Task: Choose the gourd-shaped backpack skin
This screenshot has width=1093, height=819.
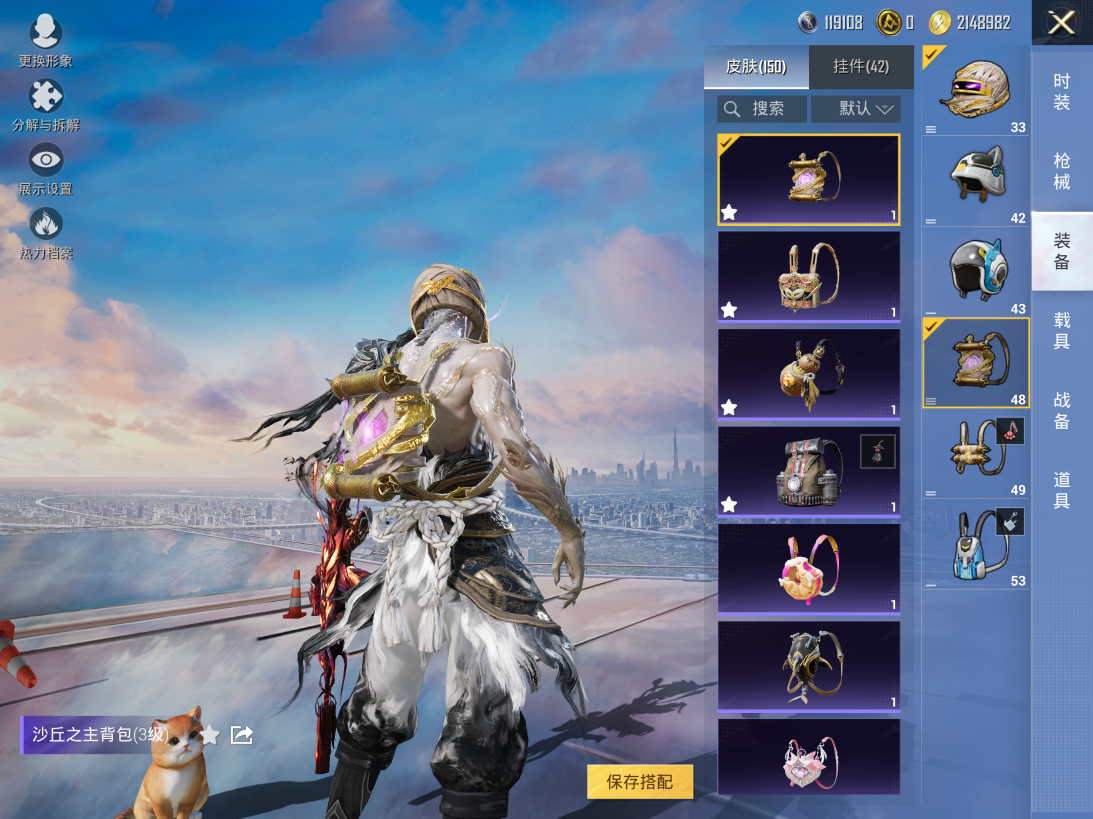Action: pyautogui.click(x=808, y=374)
